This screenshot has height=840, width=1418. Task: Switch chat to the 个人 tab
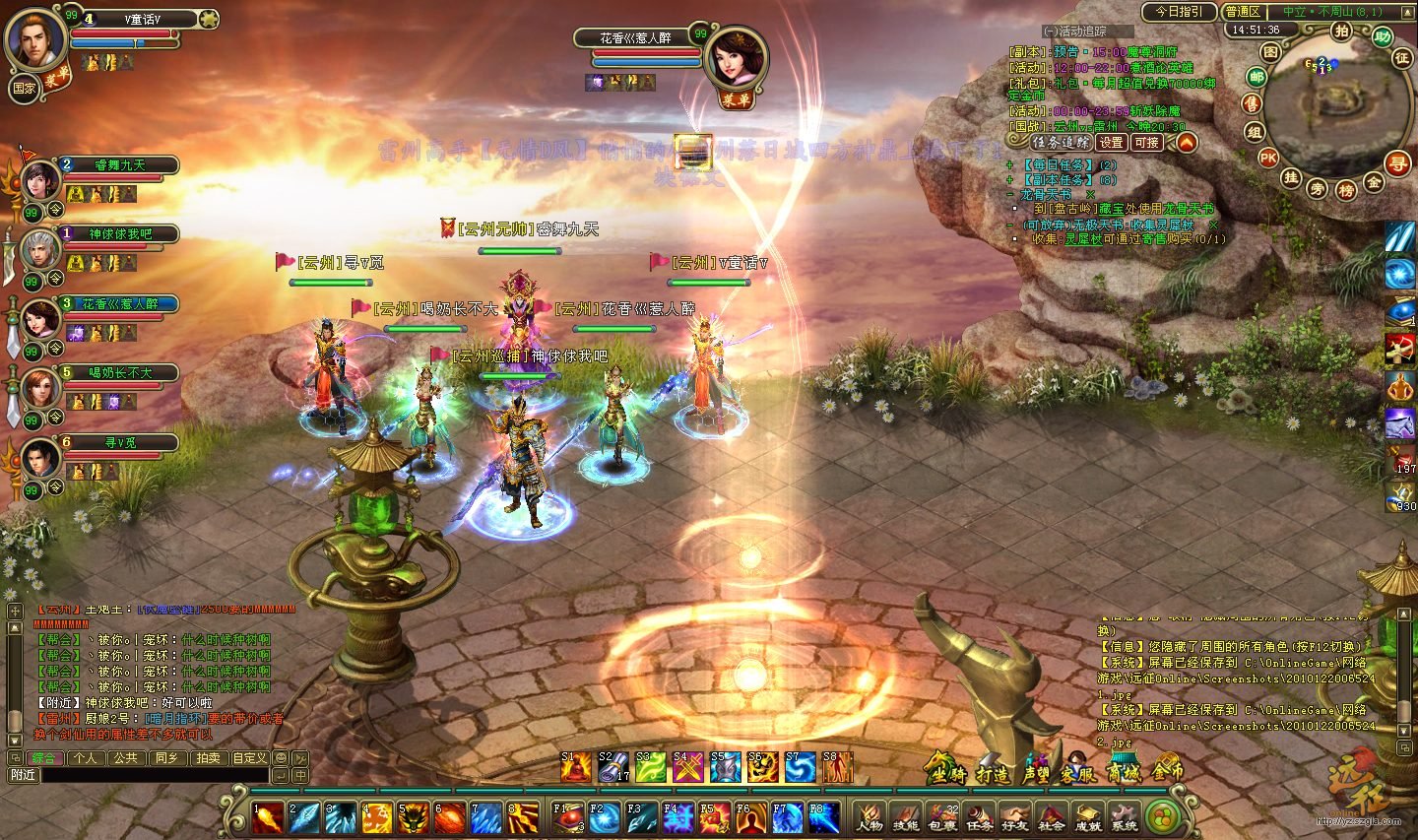click(x=86, y=758)
